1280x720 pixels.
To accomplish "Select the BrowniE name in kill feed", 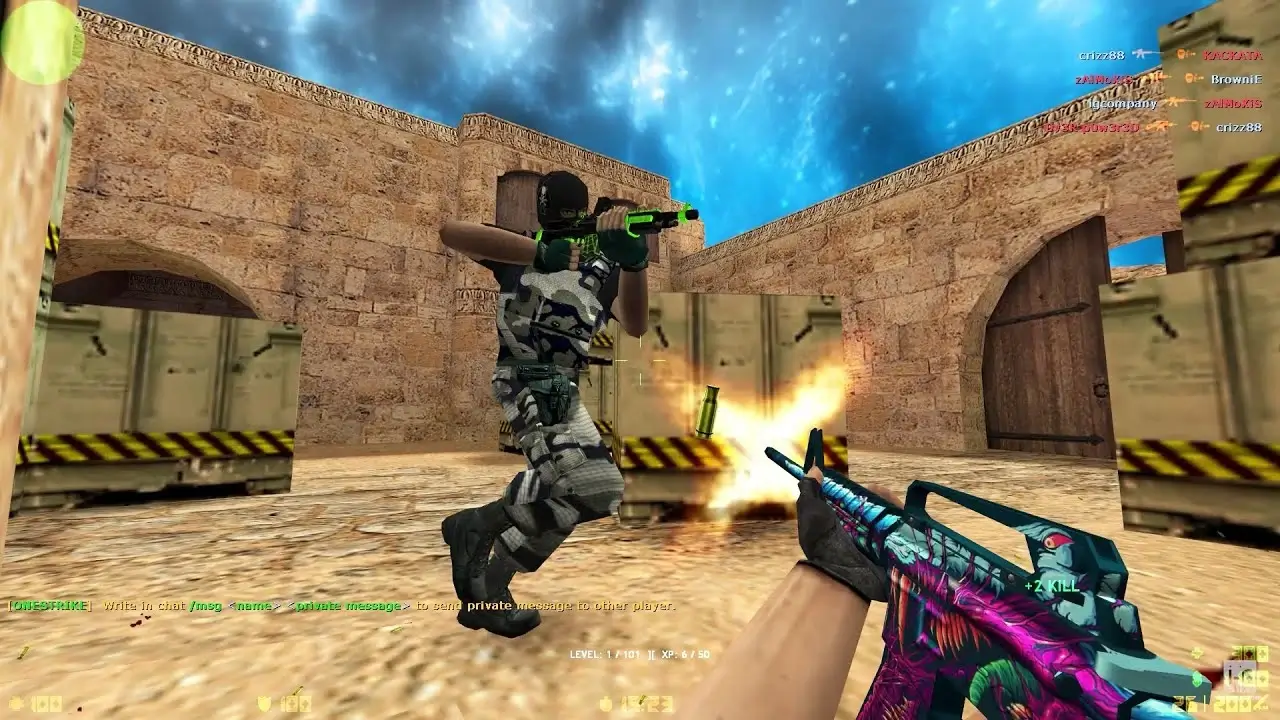I will pyautogui.click(x=1237, y=79).
